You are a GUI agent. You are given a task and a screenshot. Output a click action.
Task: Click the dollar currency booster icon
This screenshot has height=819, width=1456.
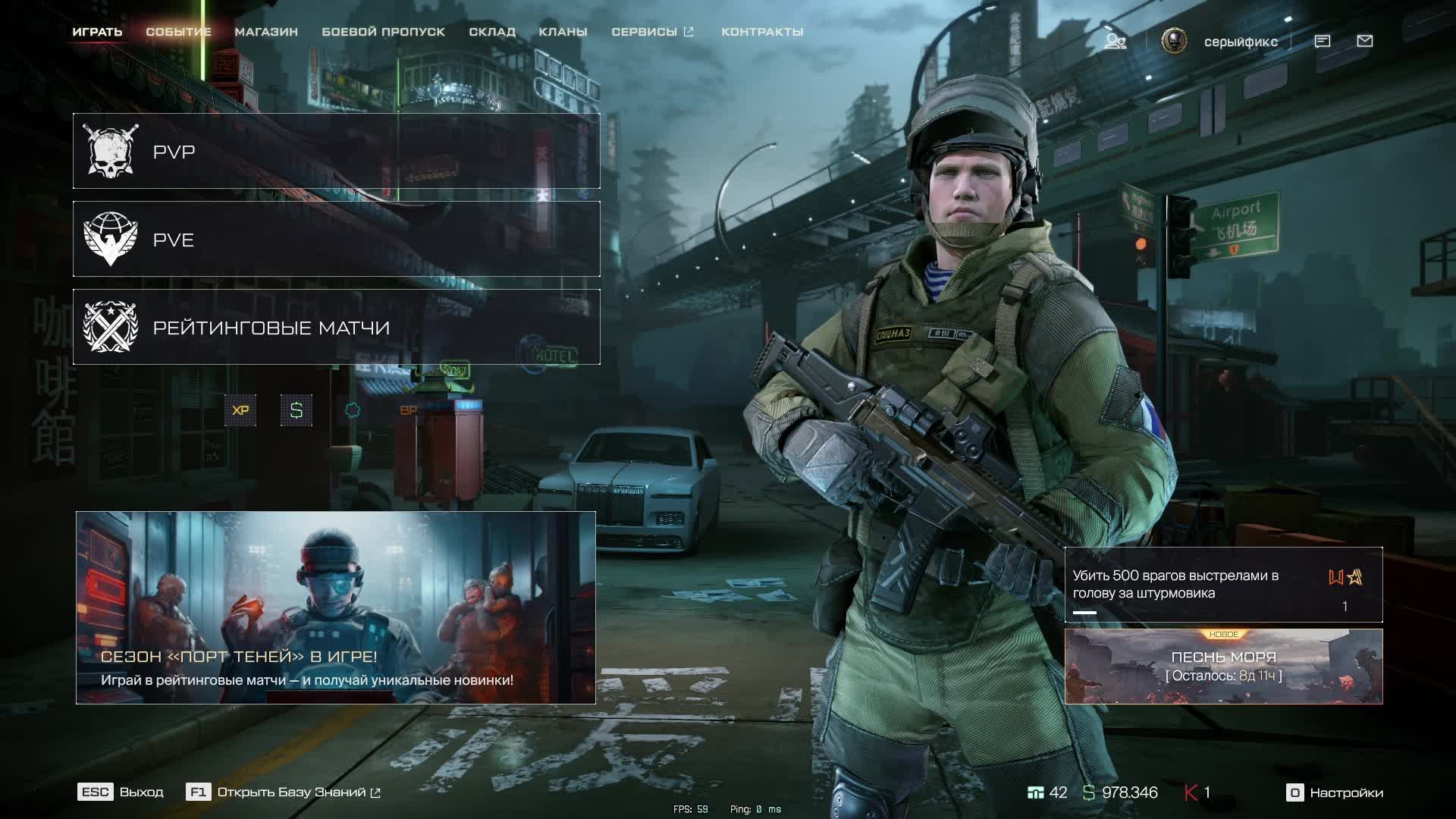297,410
